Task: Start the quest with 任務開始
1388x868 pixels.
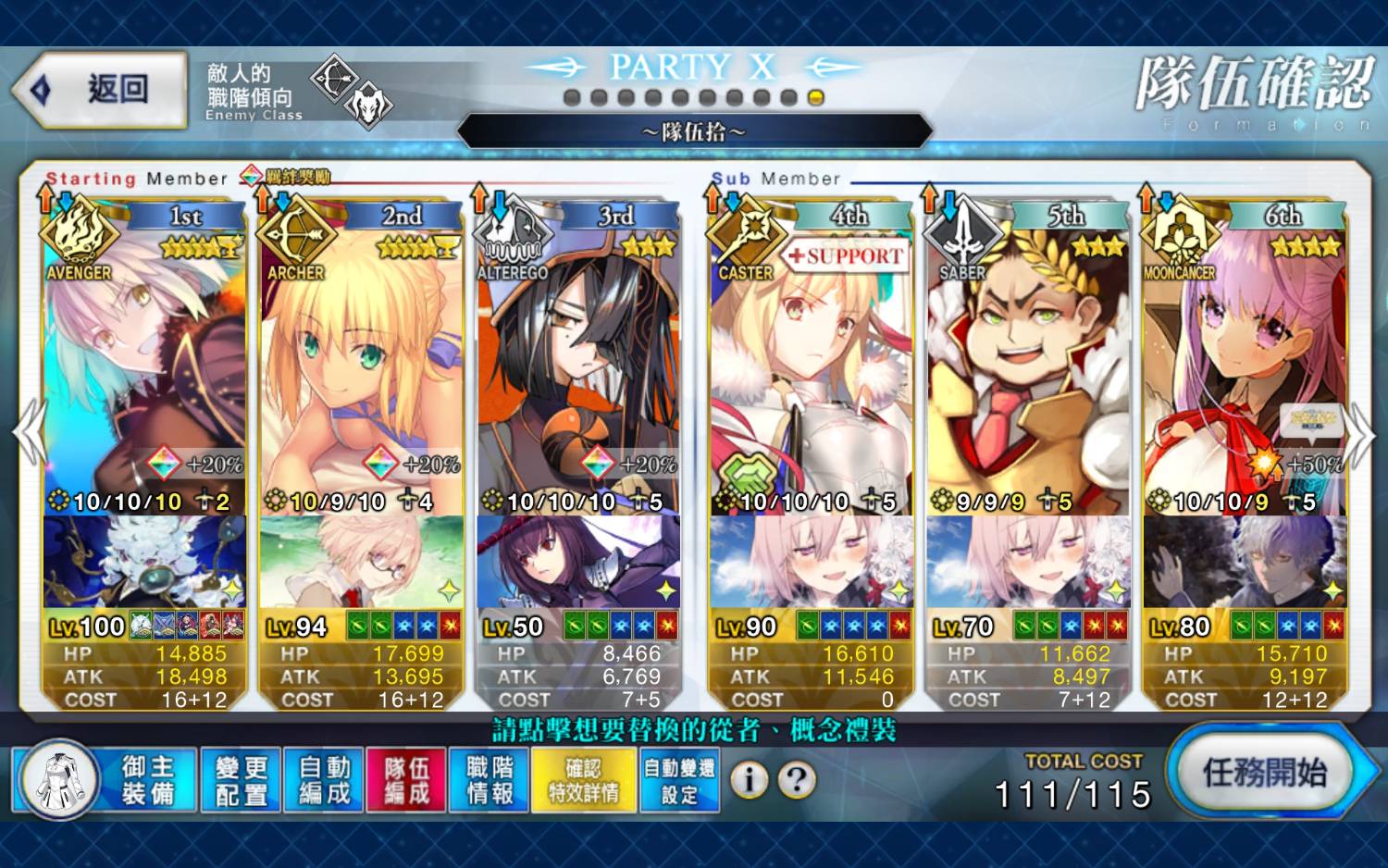Action: tap(1264, 773)
